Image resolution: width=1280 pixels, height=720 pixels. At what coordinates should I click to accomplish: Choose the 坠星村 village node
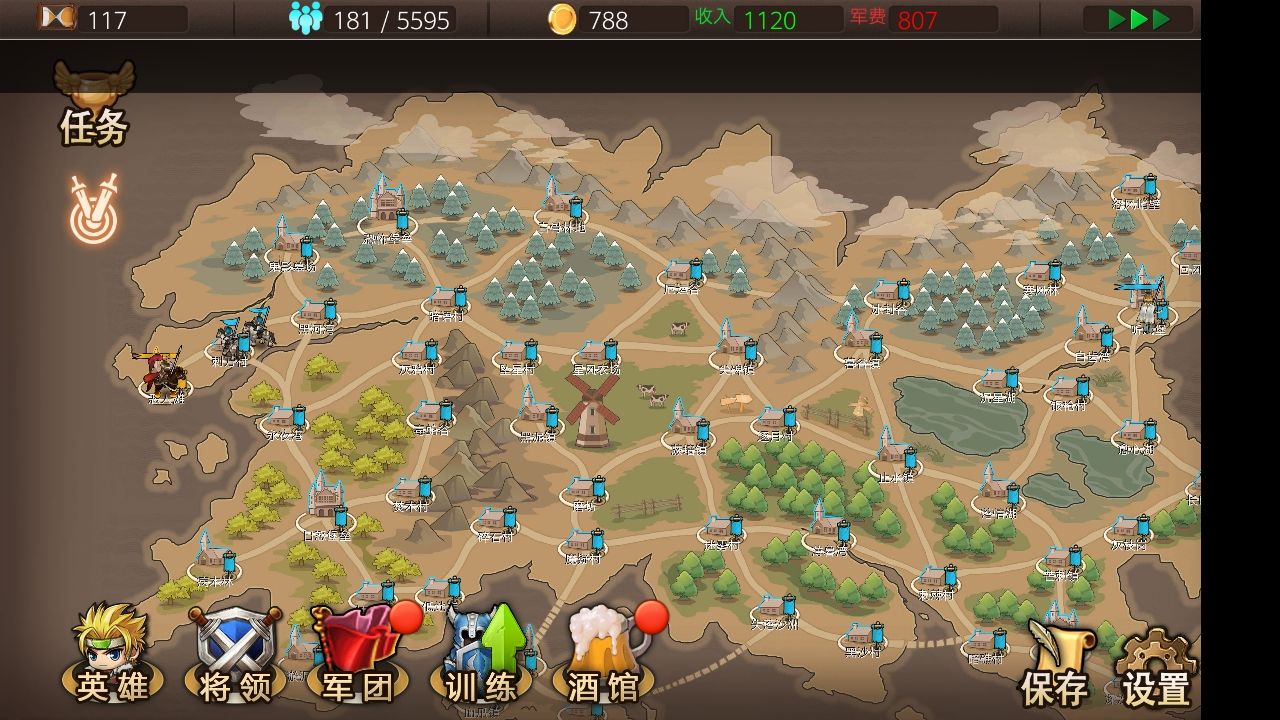[517, 355]
